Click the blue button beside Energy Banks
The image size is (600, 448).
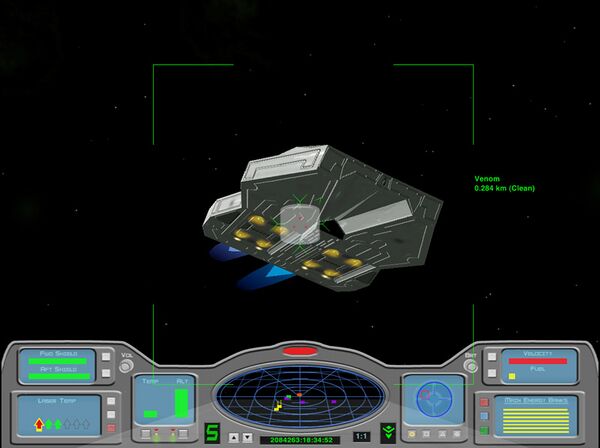coord(484,415)
